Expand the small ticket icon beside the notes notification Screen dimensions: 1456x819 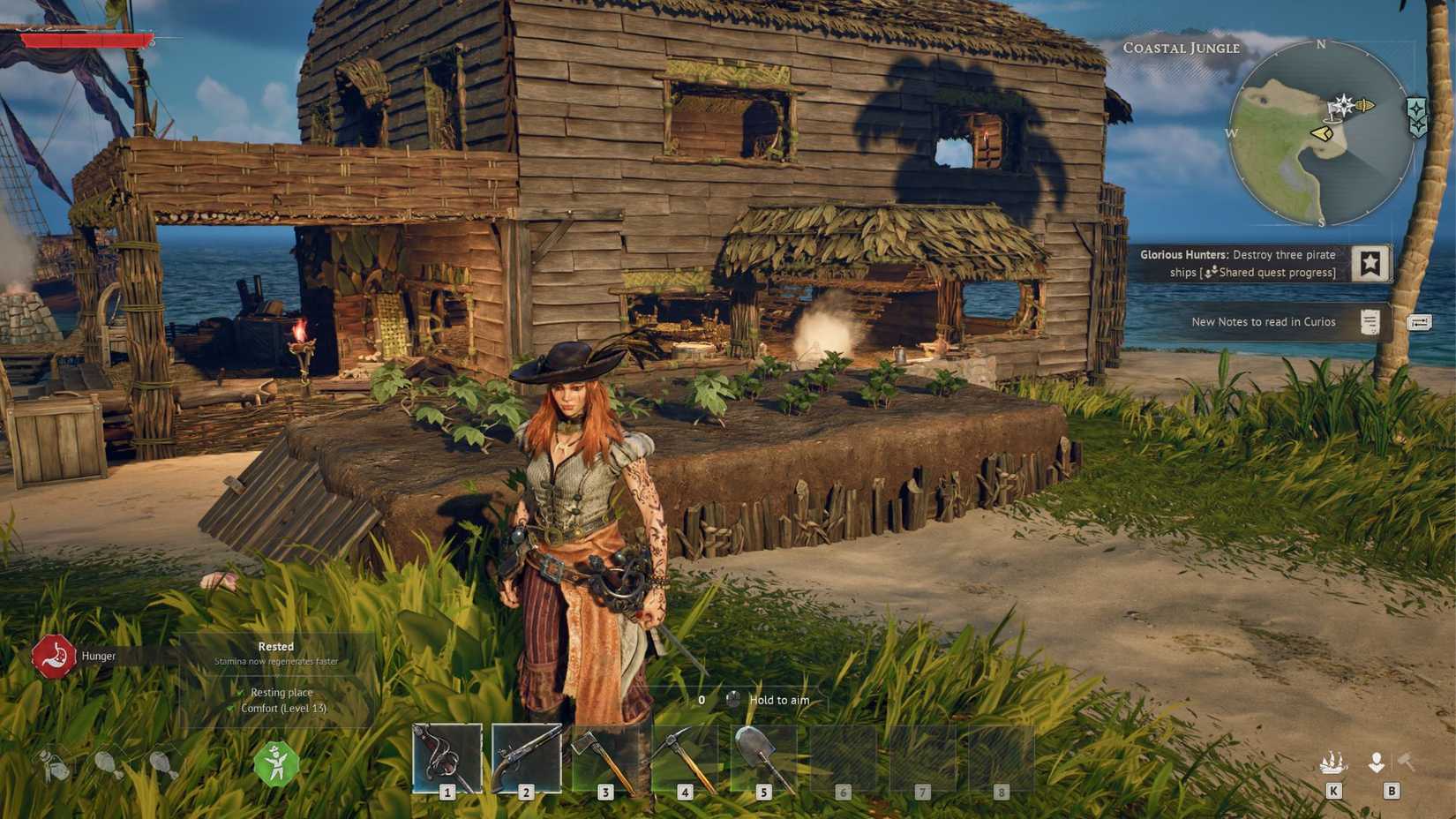tap(1422, 322)
